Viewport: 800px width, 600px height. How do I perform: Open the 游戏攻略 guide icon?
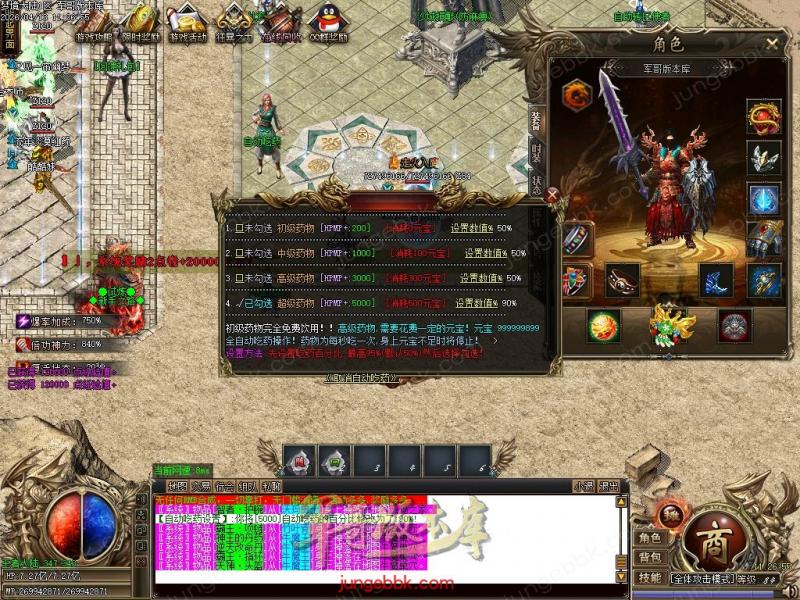pyautogui.click(x=94, y=22)
